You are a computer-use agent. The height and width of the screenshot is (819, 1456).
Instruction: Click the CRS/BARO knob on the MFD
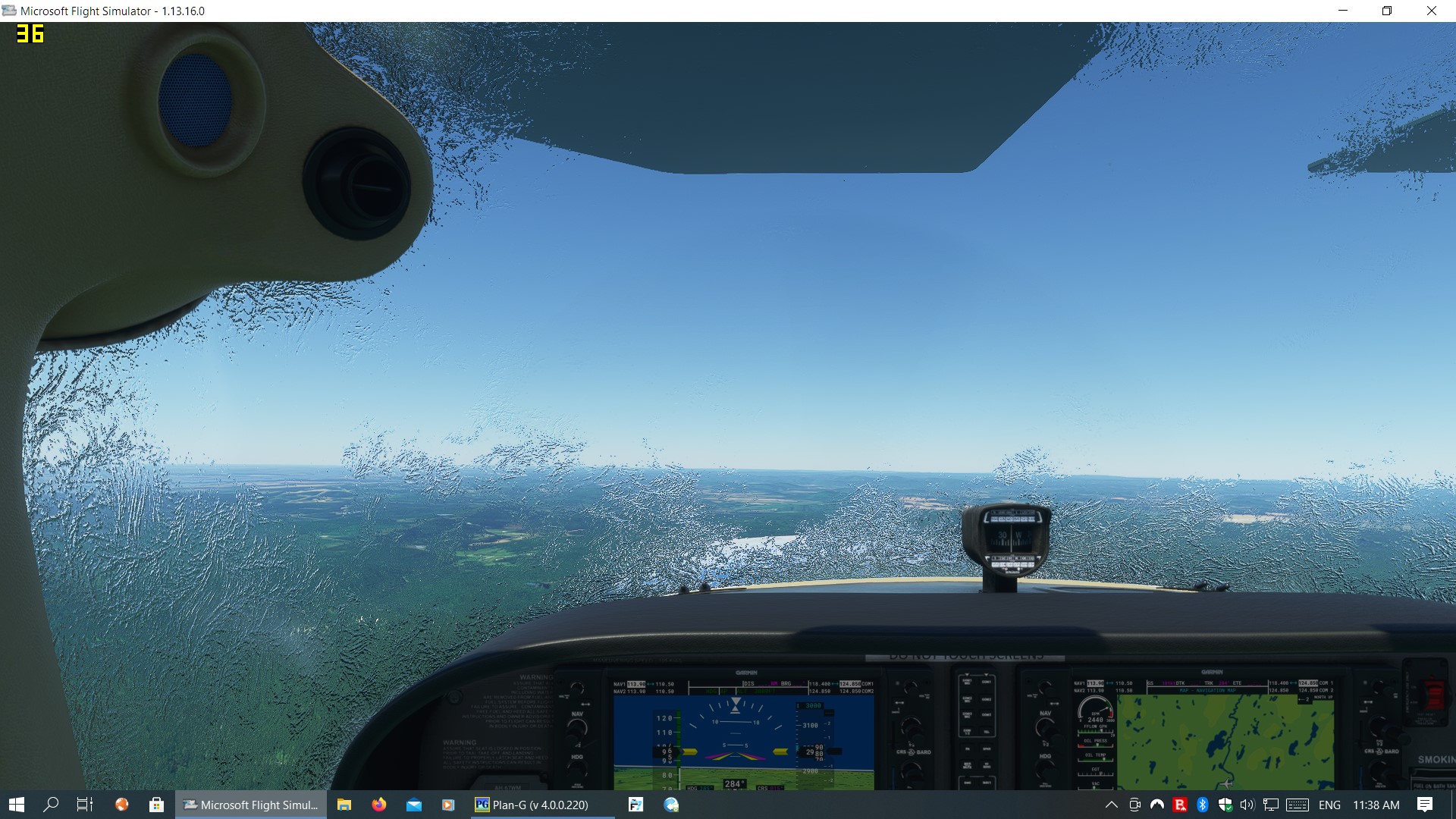1379,770
